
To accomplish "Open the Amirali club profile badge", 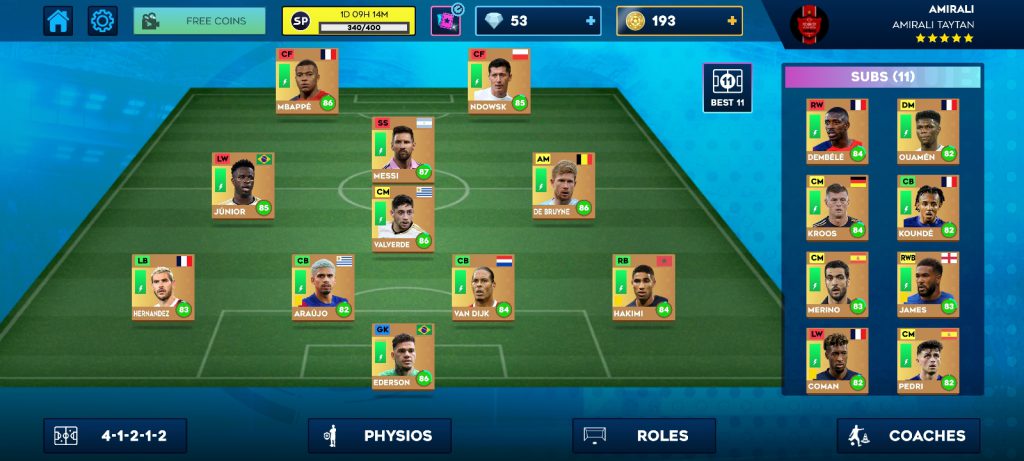I will pos(809,24).
